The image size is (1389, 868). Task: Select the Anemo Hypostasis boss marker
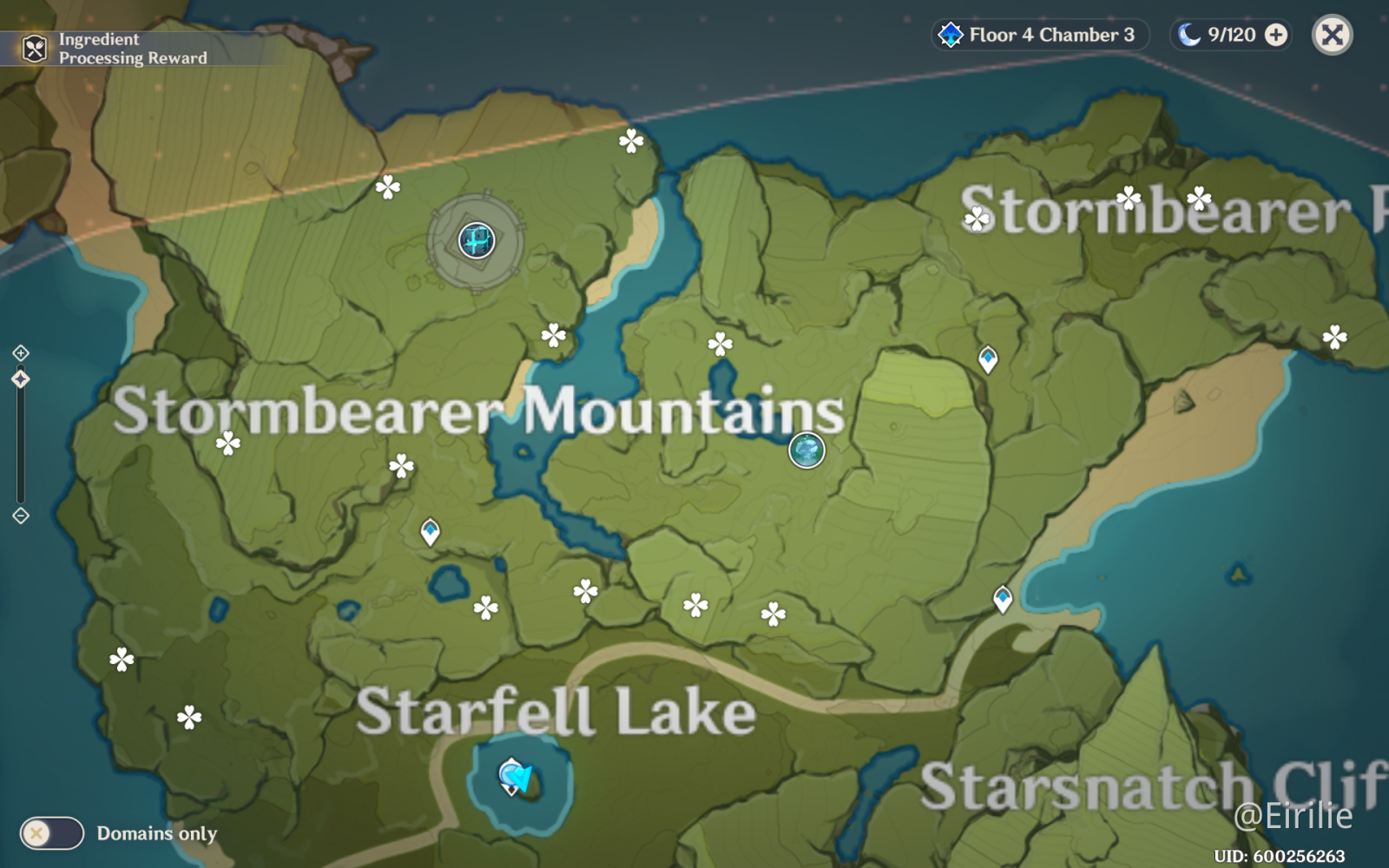point(806,450)
